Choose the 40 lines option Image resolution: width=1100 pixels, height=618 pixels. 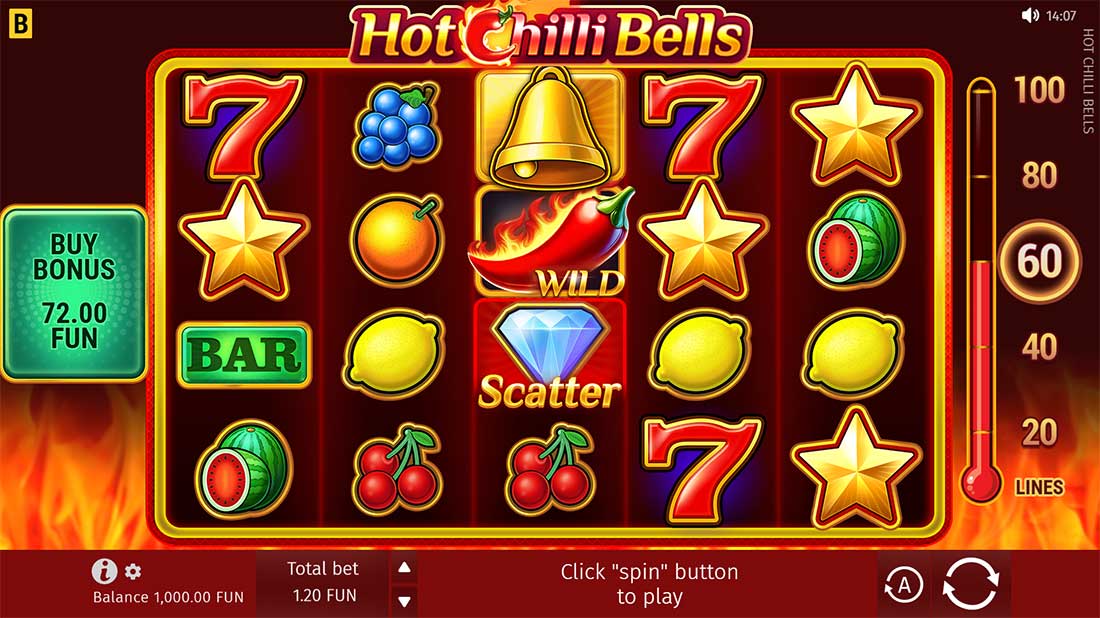tap(1039, 347)
